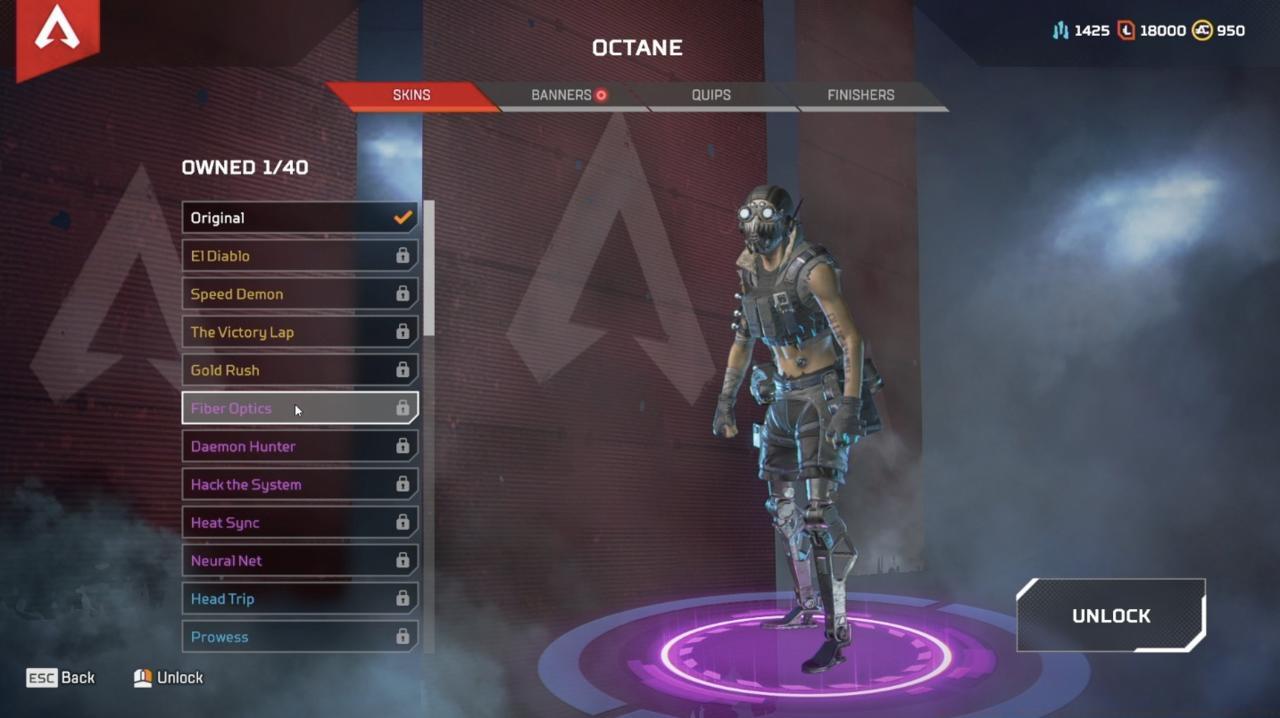Select the Fiber Optics skin

tap(299, 408)
